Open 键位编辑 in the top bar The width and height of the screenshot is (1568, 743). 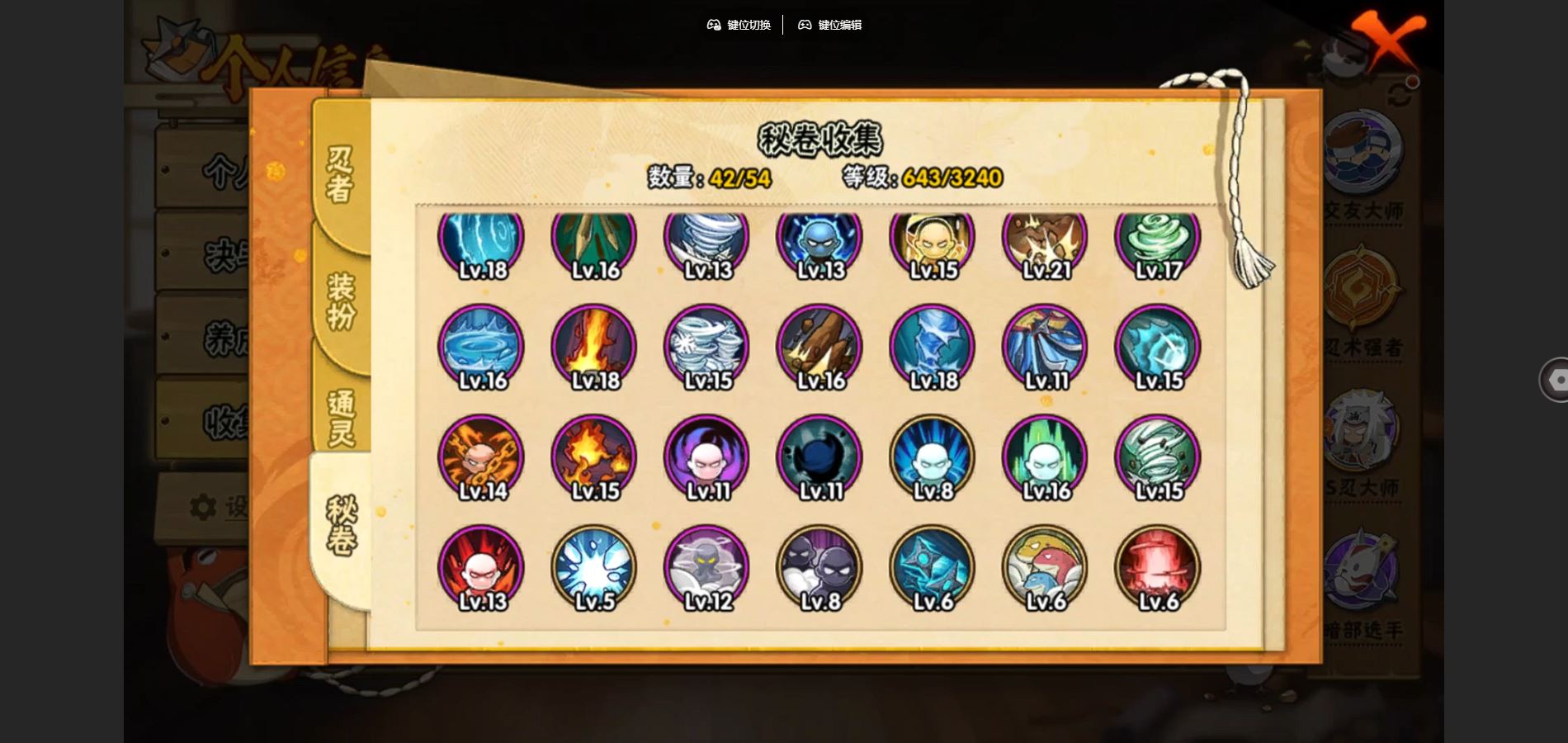pyautogui.click(x=829, y=25)
